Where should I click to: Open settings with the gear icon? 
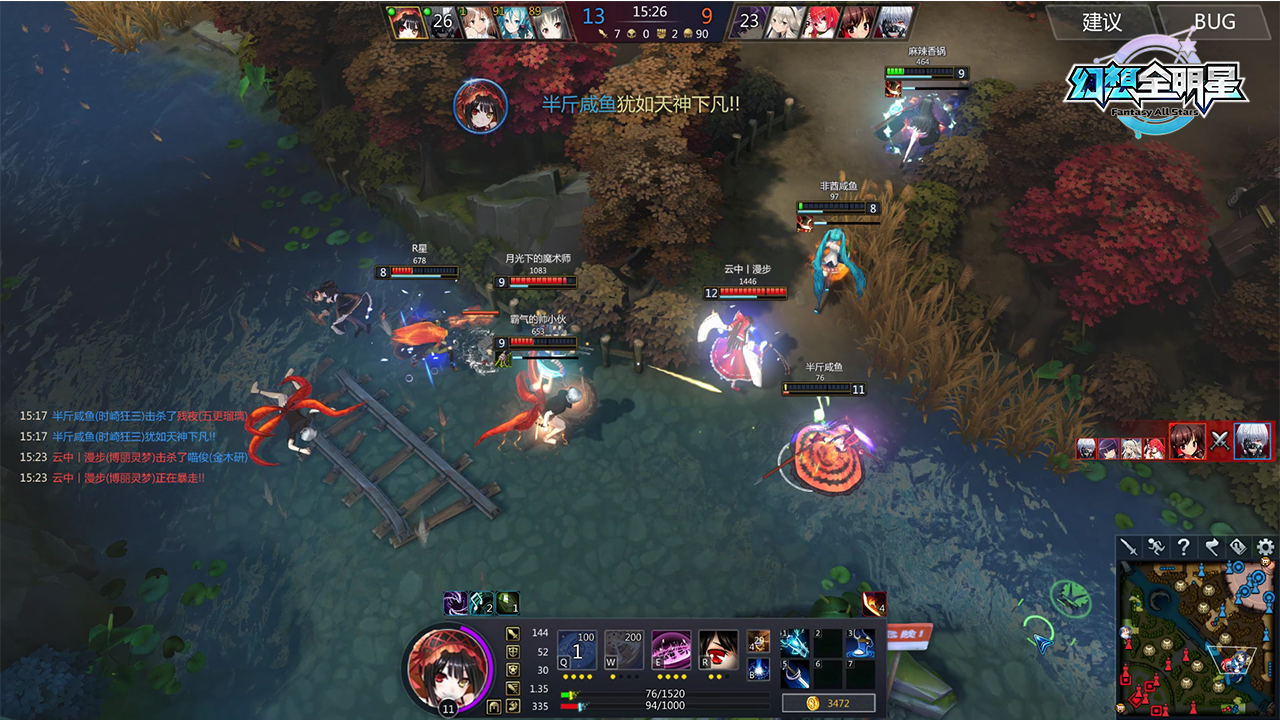coord(1265,547)
